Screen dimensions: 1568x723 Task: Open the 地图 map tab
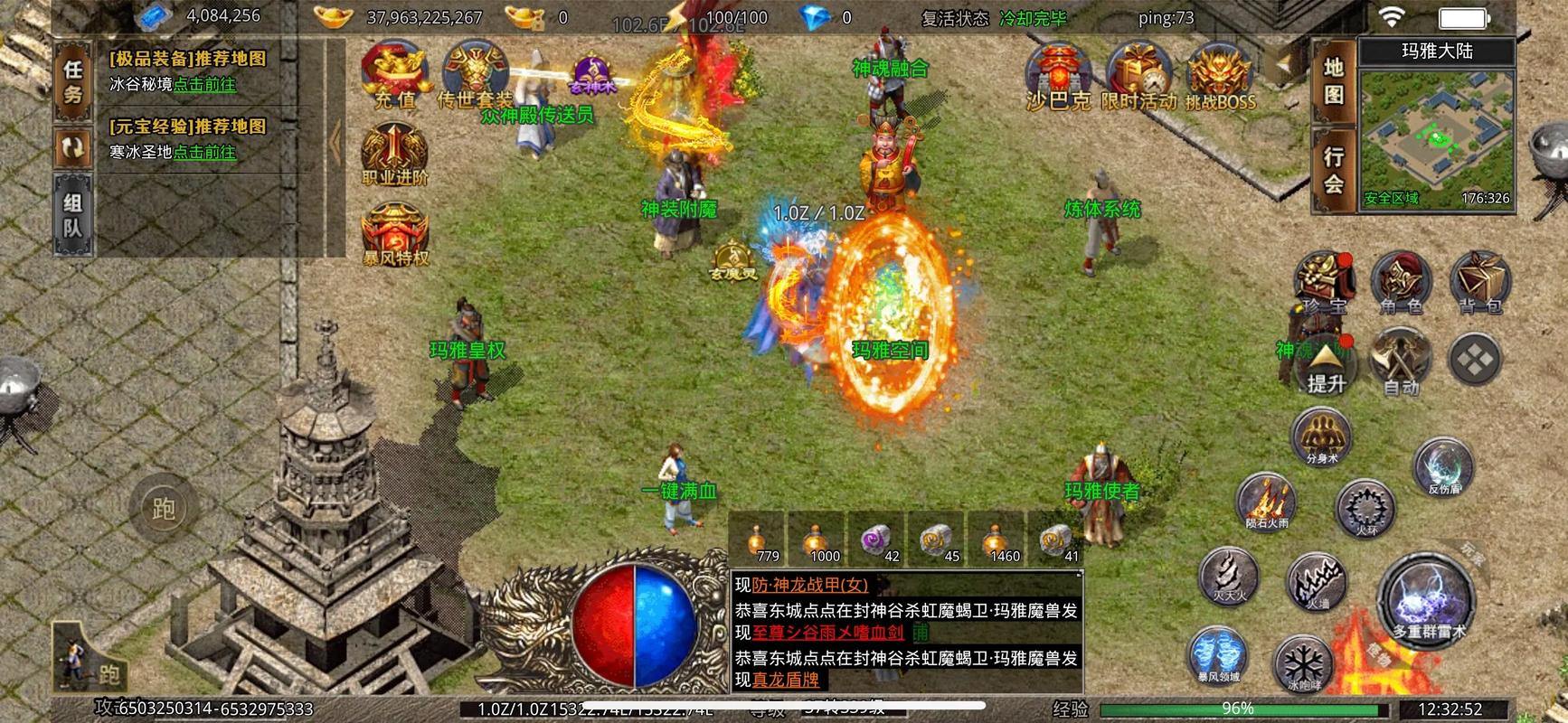point(1334,81)
